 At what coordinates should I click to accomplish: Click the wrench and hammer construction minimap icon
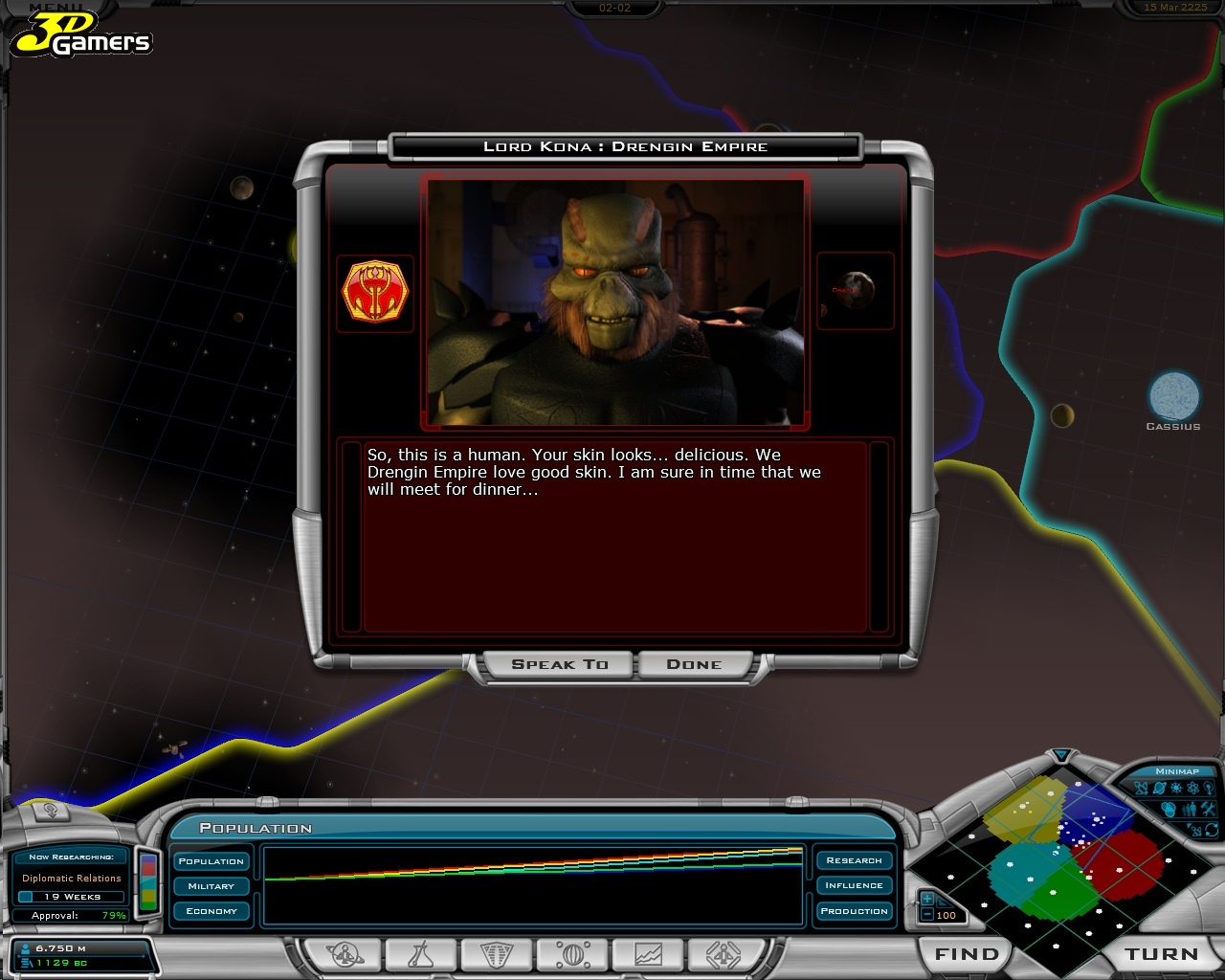point(1208,809)
